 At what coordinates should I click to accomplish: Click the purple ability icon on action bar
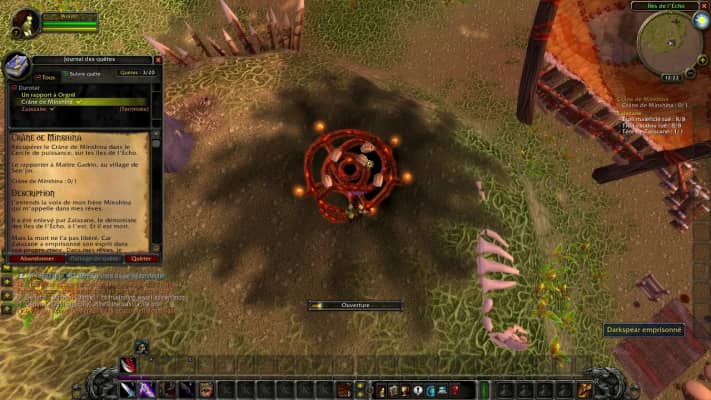pos(146,389)
